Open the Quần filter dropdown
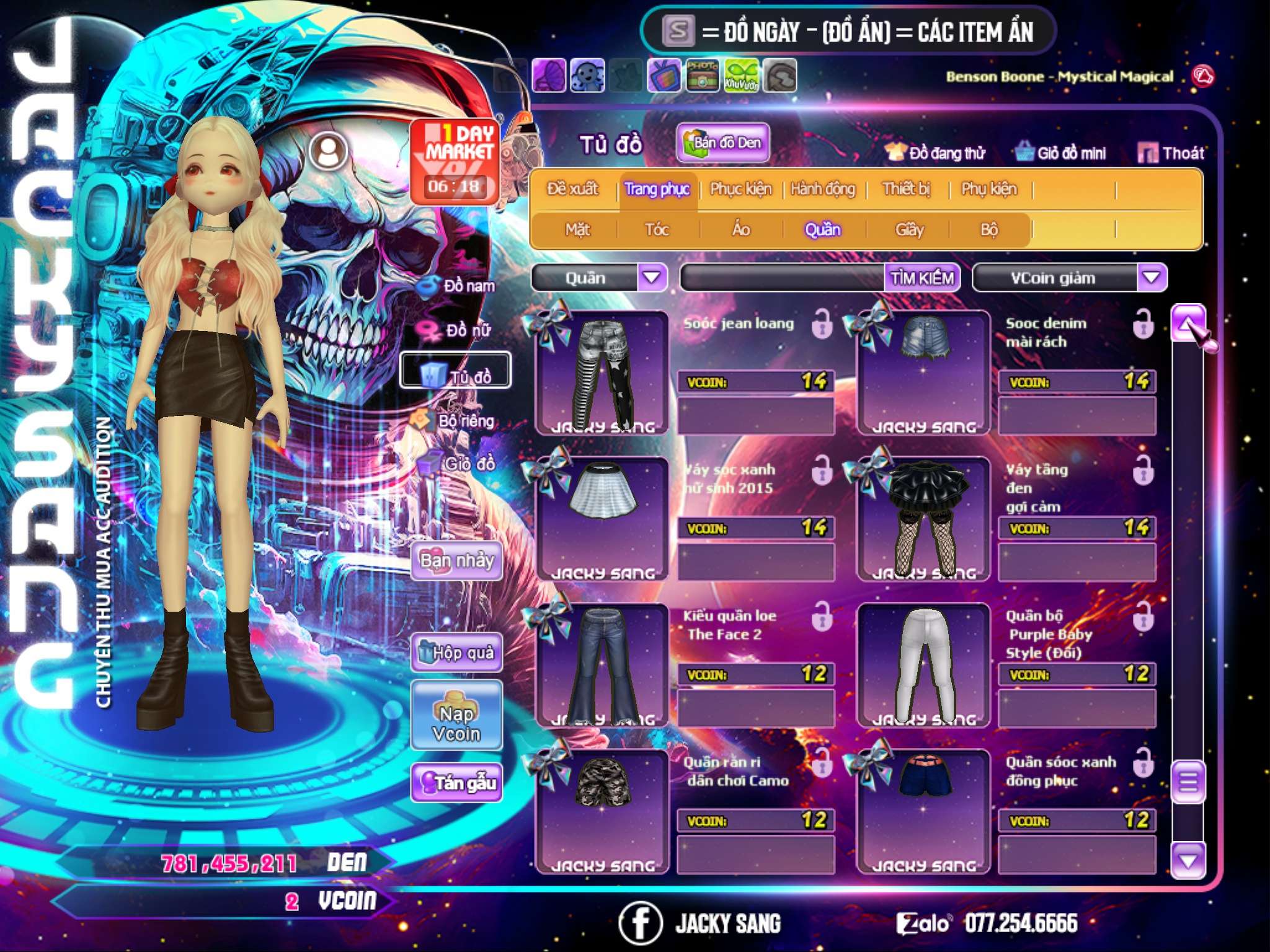Viewport: 1270px width, 952px height. pos(652,278)
